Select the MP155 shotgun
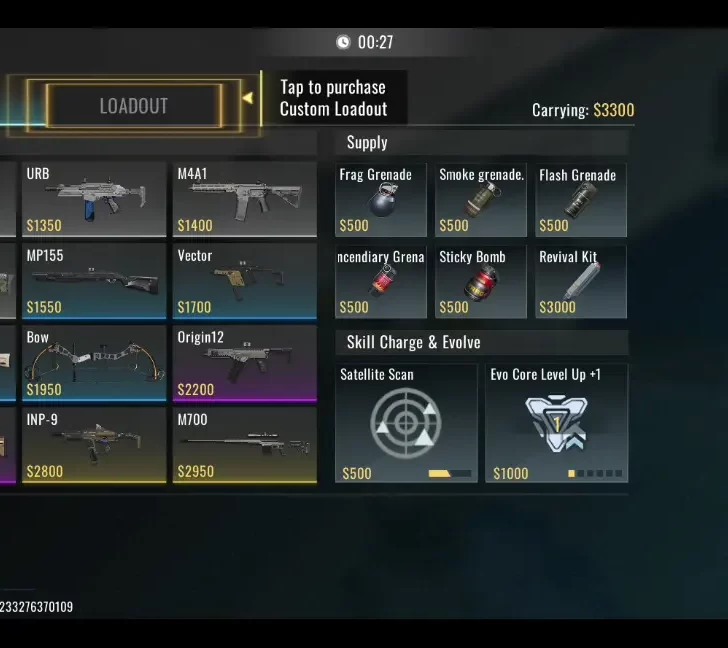This screenshot has height=648, width=728. click(x=93, y=281)
